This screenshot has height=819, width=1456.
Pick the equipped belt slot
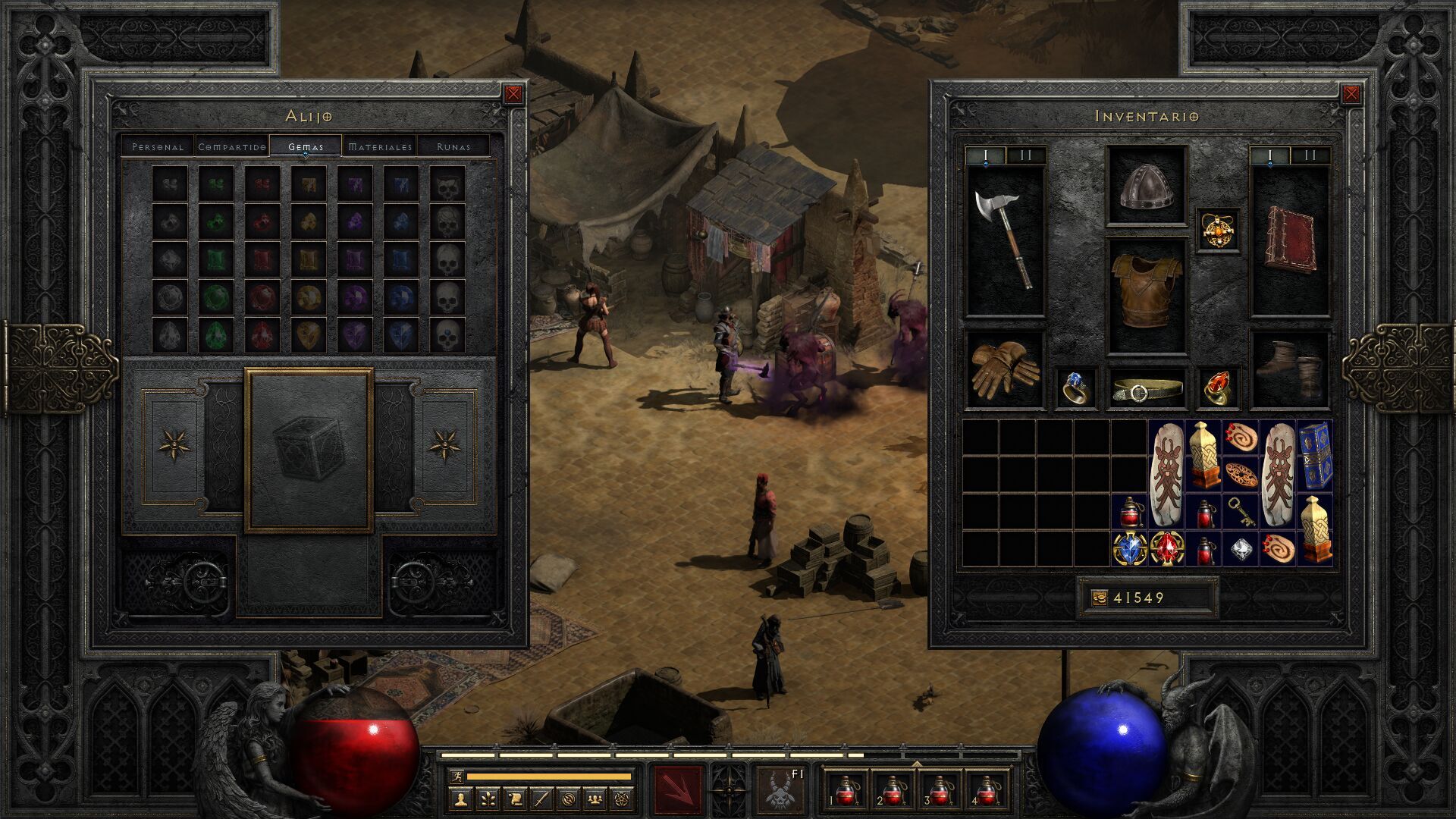[x=1146, y=389]
